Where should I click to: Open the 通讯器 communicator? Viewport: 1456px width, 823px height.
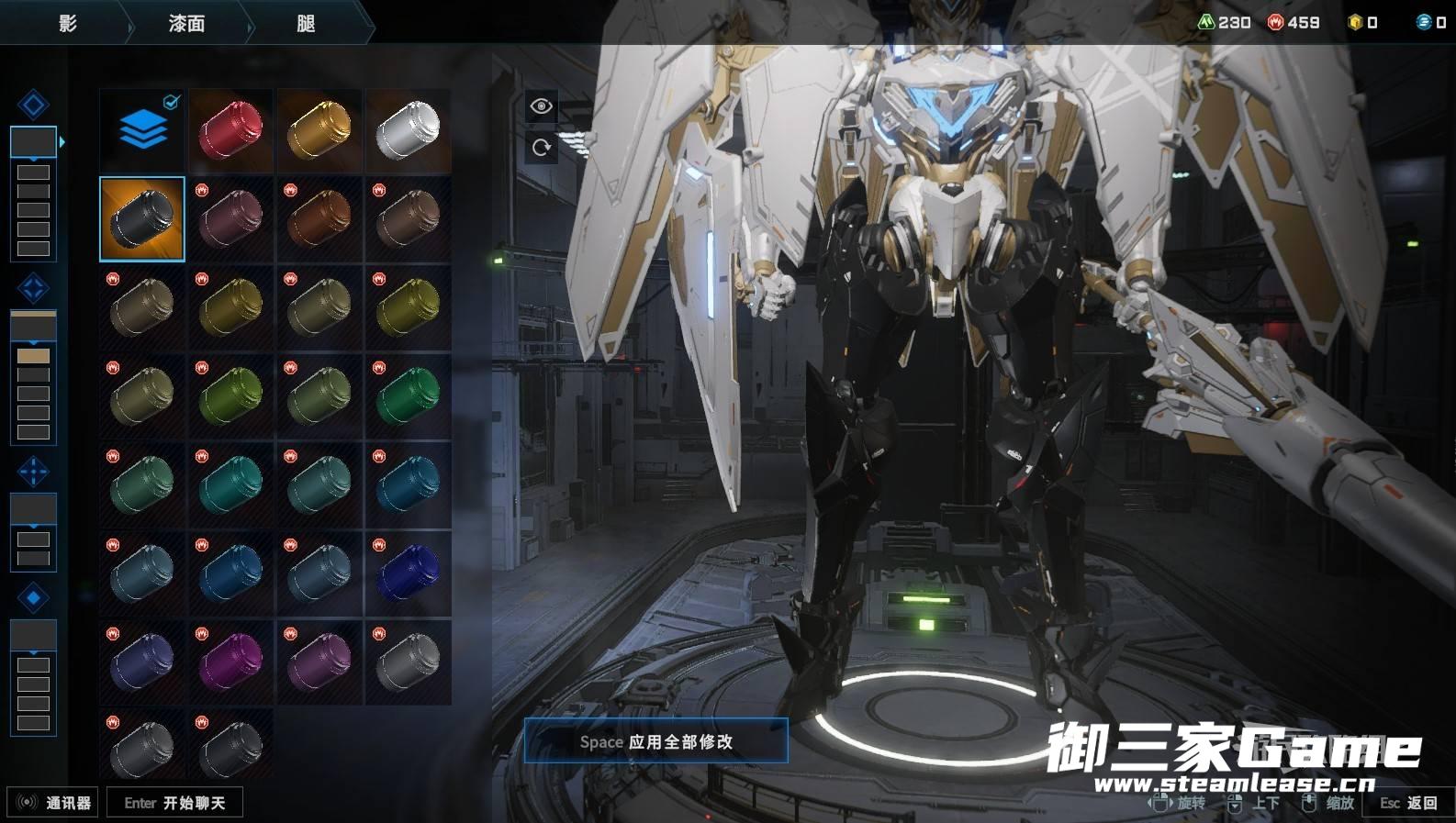click(x=53, y=803)
